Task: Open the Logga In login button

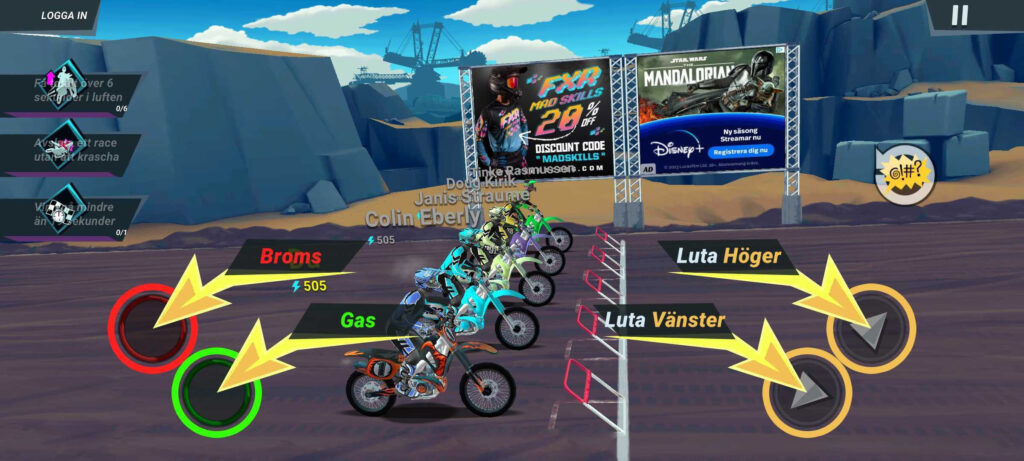Action: tap(62, 15)
